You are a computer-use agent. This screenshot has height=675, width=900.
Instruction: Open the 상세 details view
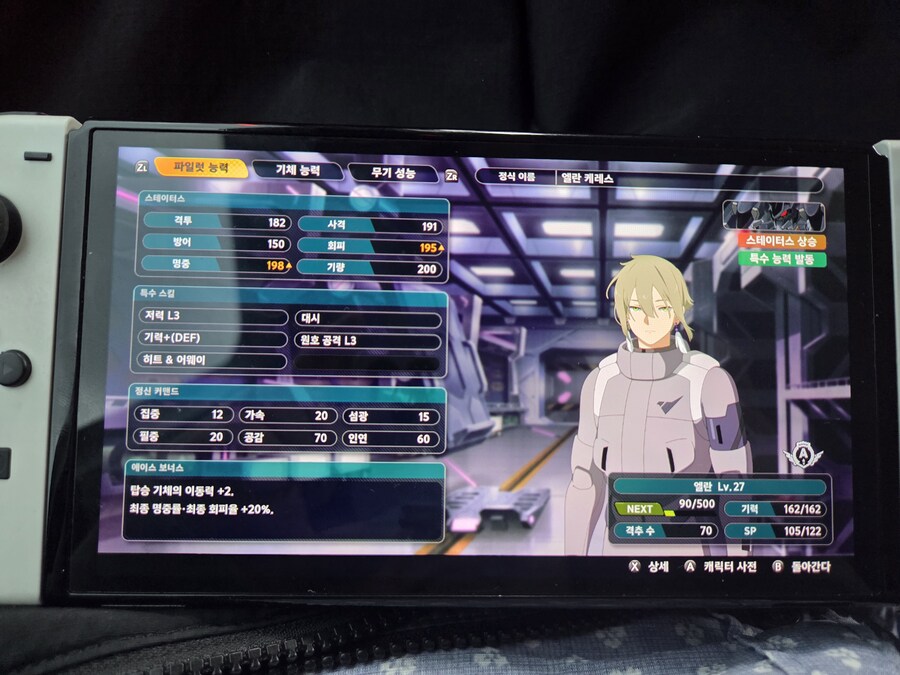(x=648, y=566)
